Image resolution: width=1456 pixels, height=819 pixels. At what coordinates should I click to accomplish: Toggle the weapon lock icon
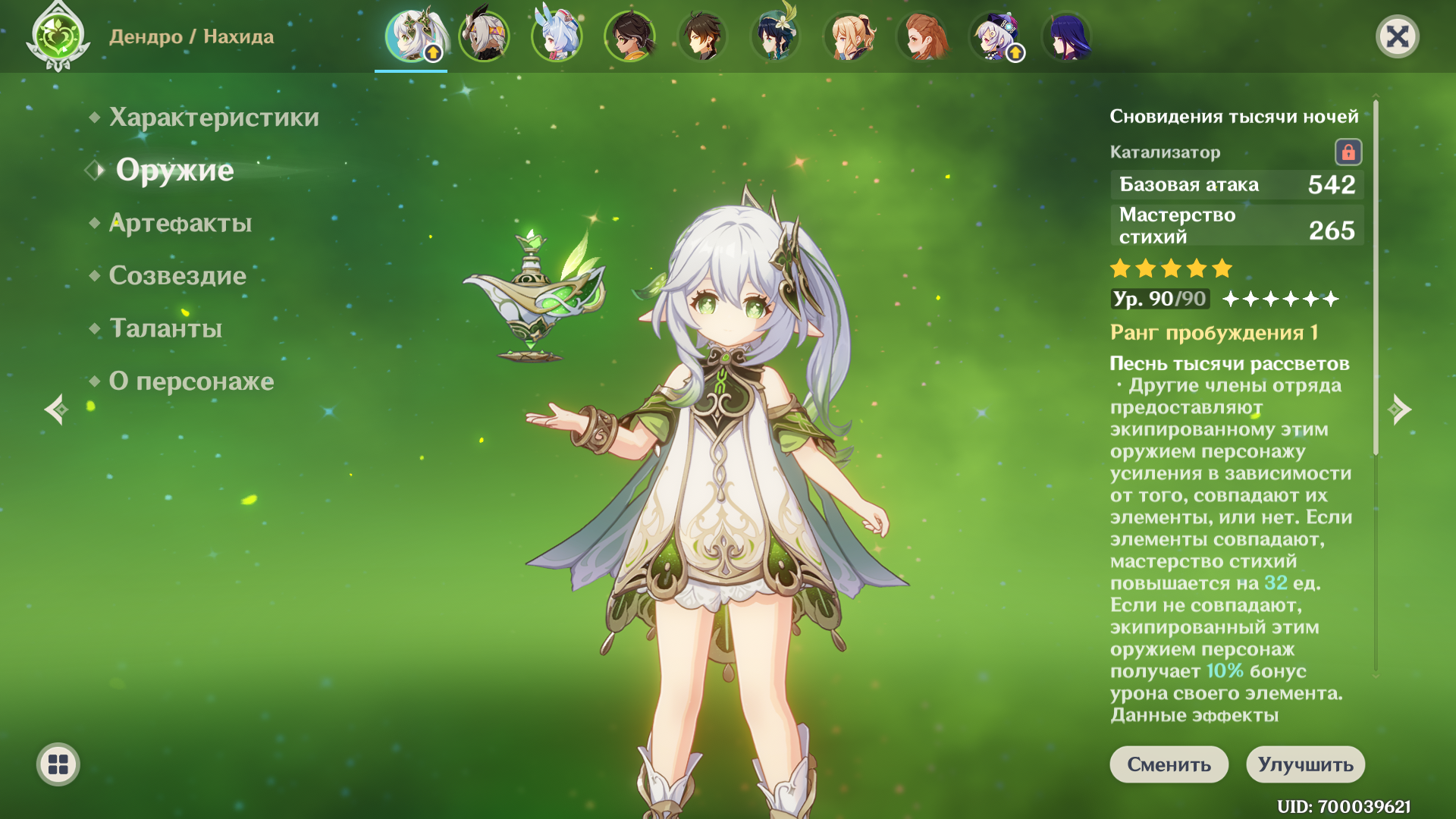[x=1348, y=152]
